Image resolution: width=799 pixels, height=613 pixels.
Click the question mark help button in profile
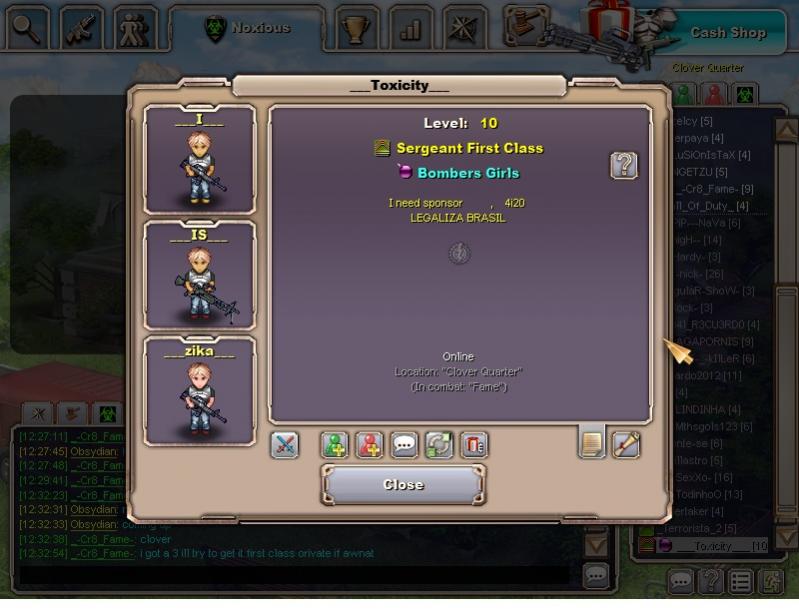(x=624, y=165)
